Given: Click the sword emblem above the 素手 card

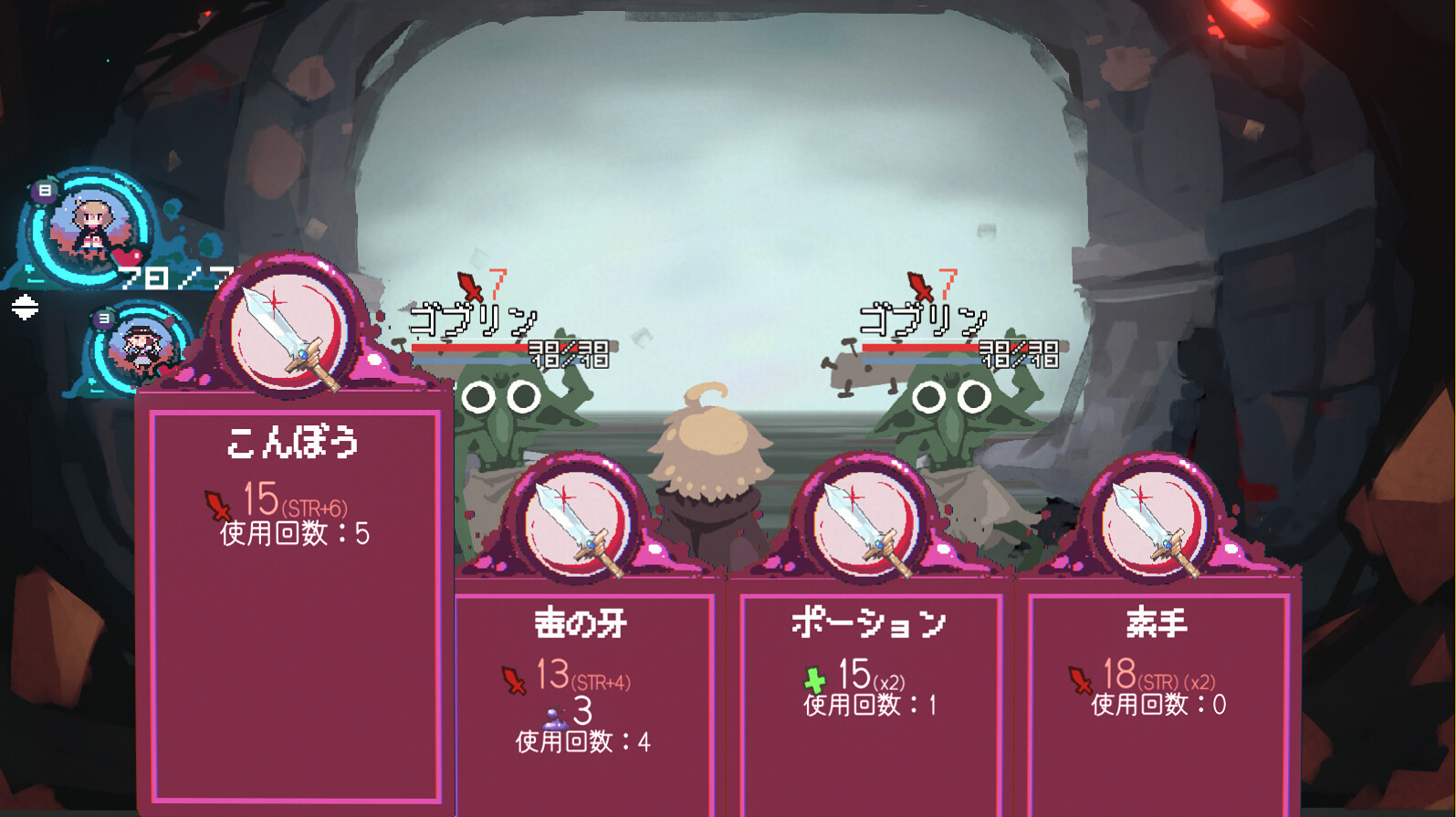Looking at the screenshot, I should tap(1152, 520).
